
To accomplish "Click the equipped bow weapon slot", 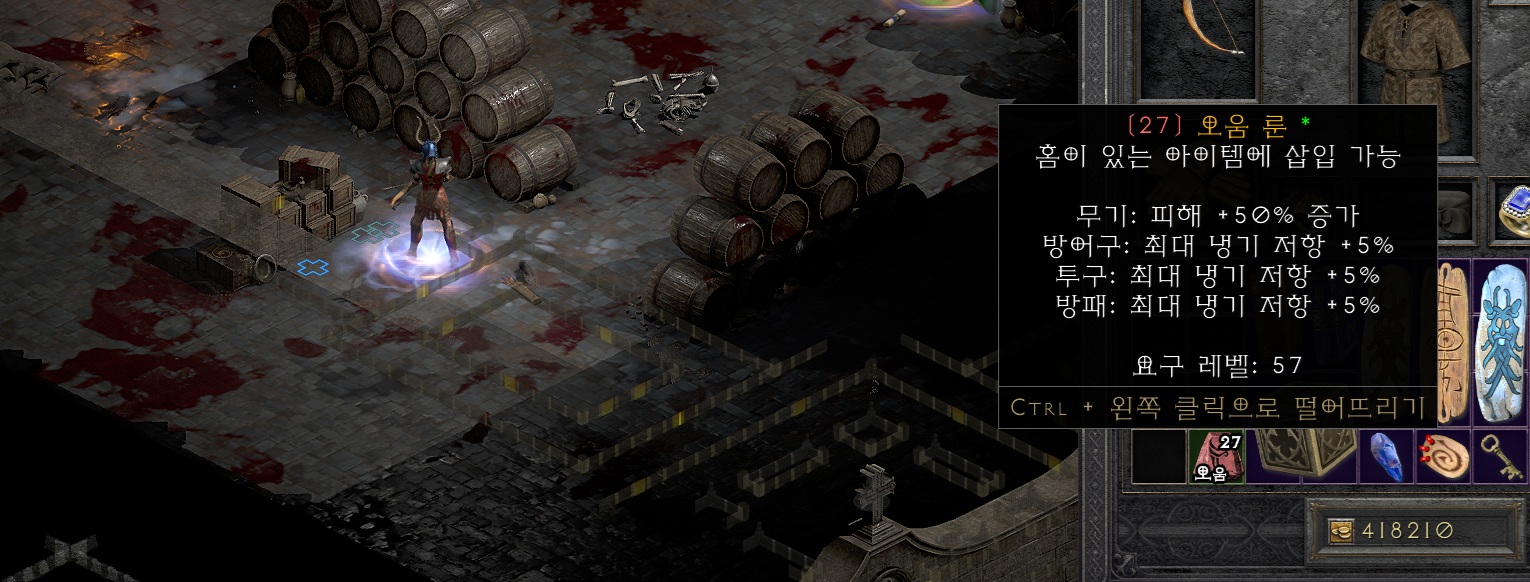I will tap(1199, 45).
